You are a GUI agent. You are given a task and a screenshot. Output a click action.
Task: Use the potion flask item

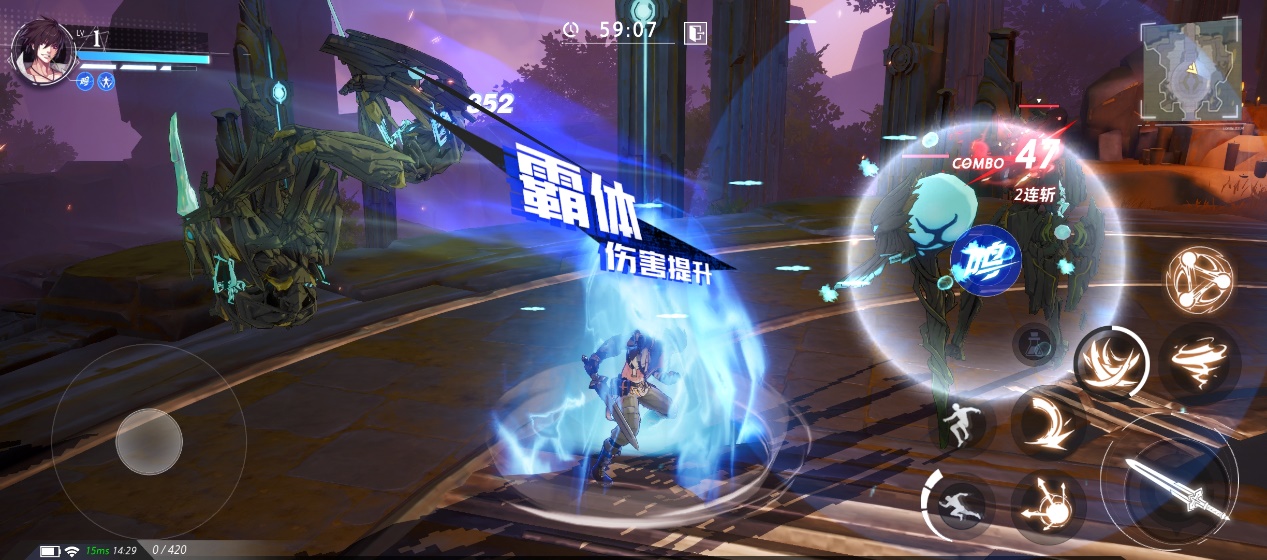(x=1036, y=345)
